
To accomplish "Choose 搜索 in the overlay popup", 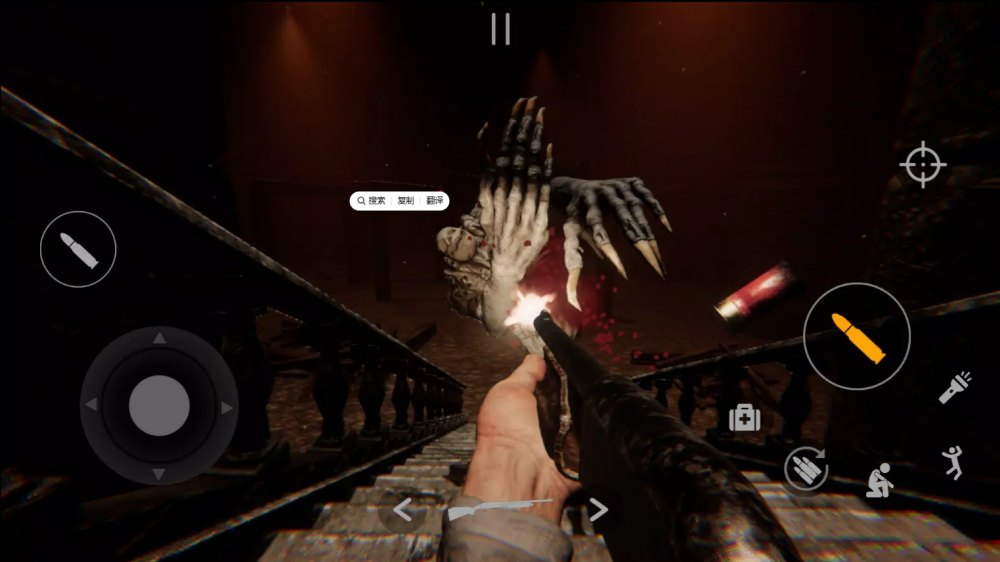I will [372, 201].
